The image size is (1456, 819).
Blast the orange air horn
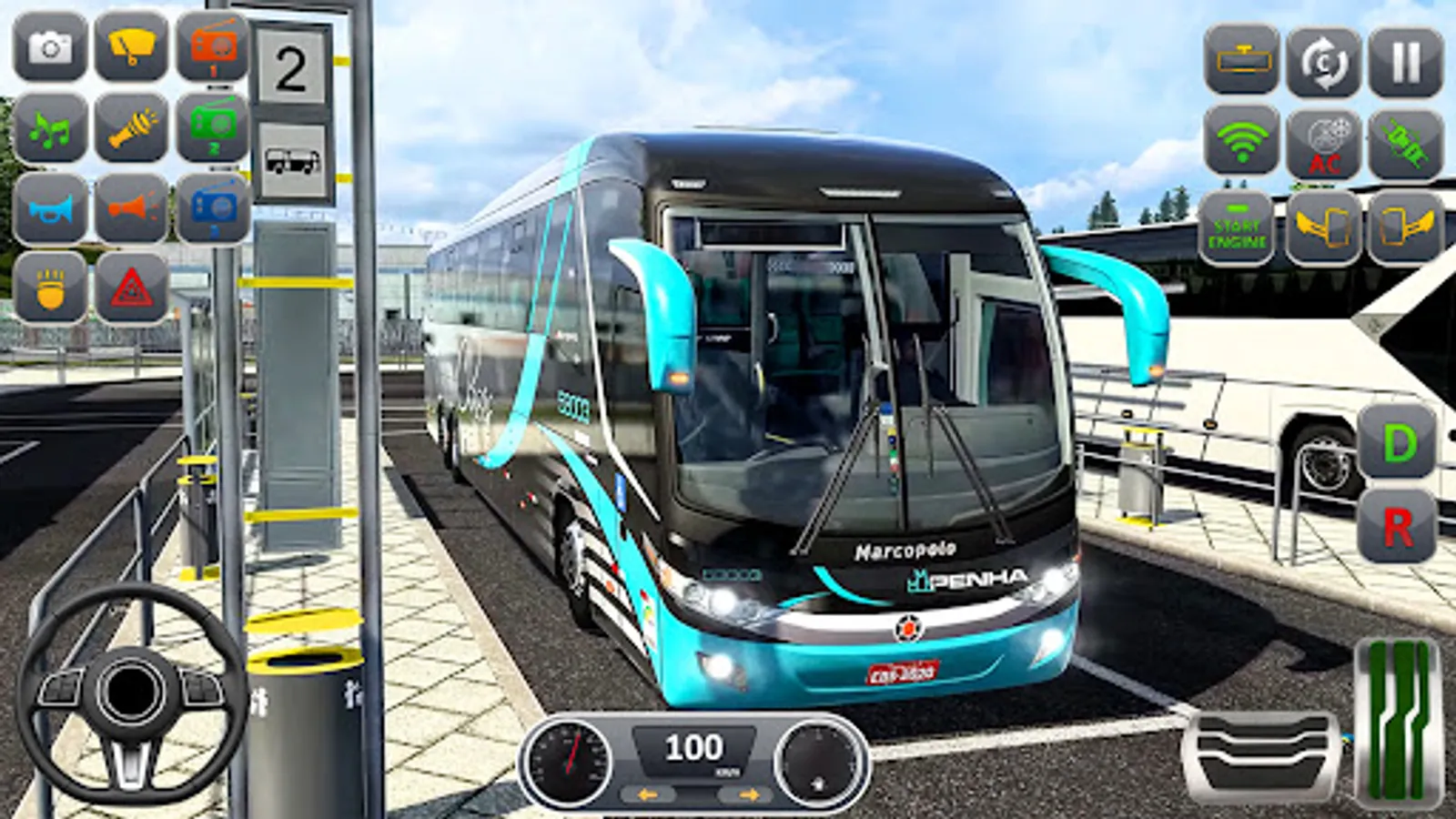coord(130,209)
